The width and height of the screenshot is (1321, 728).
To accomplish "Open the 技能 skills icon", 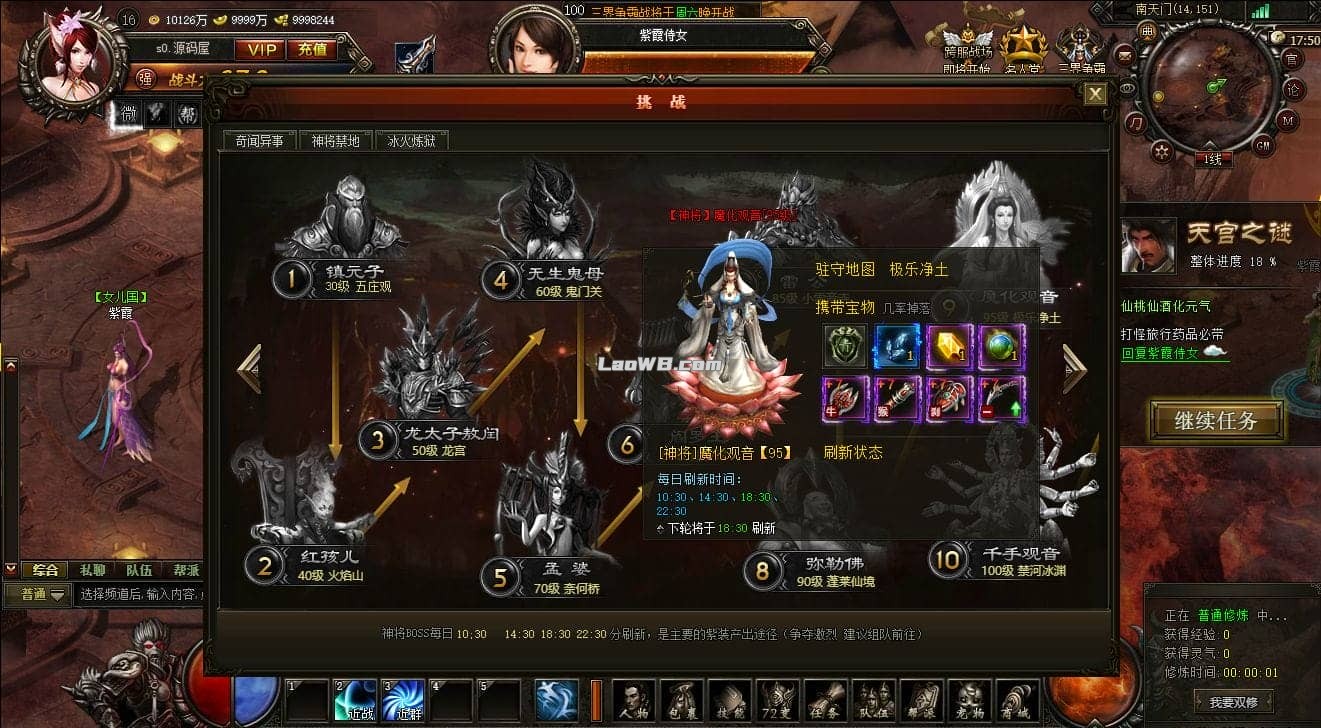I will [x=731, y=701].
